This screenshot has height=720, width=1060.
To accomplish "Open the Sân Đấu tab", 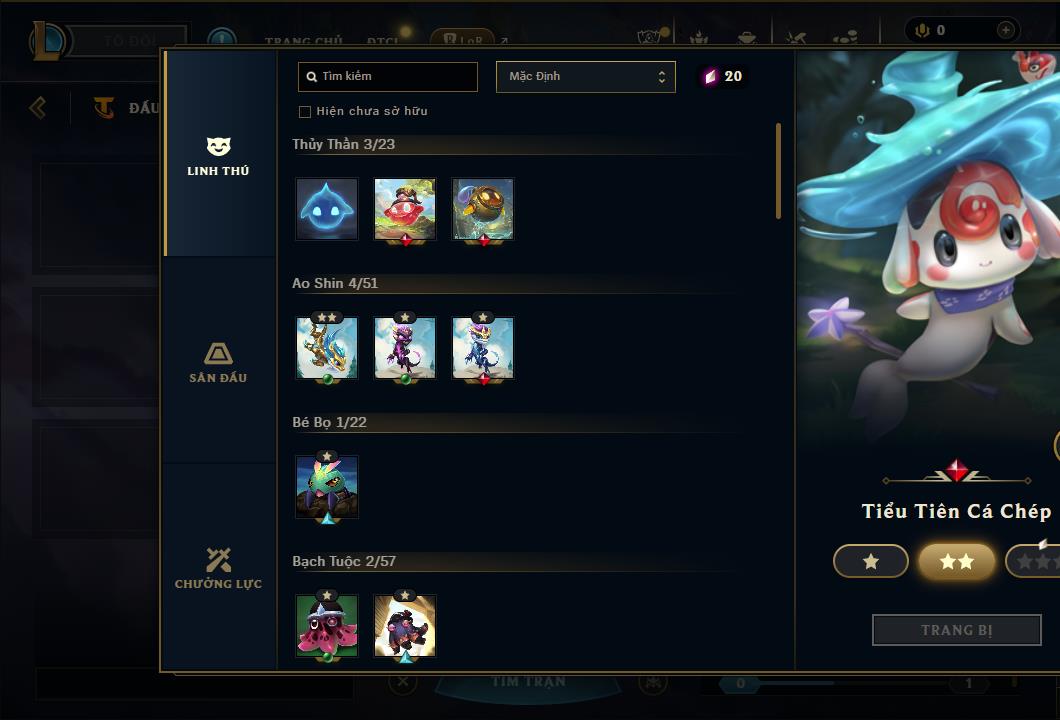I will tap(218, 362).
